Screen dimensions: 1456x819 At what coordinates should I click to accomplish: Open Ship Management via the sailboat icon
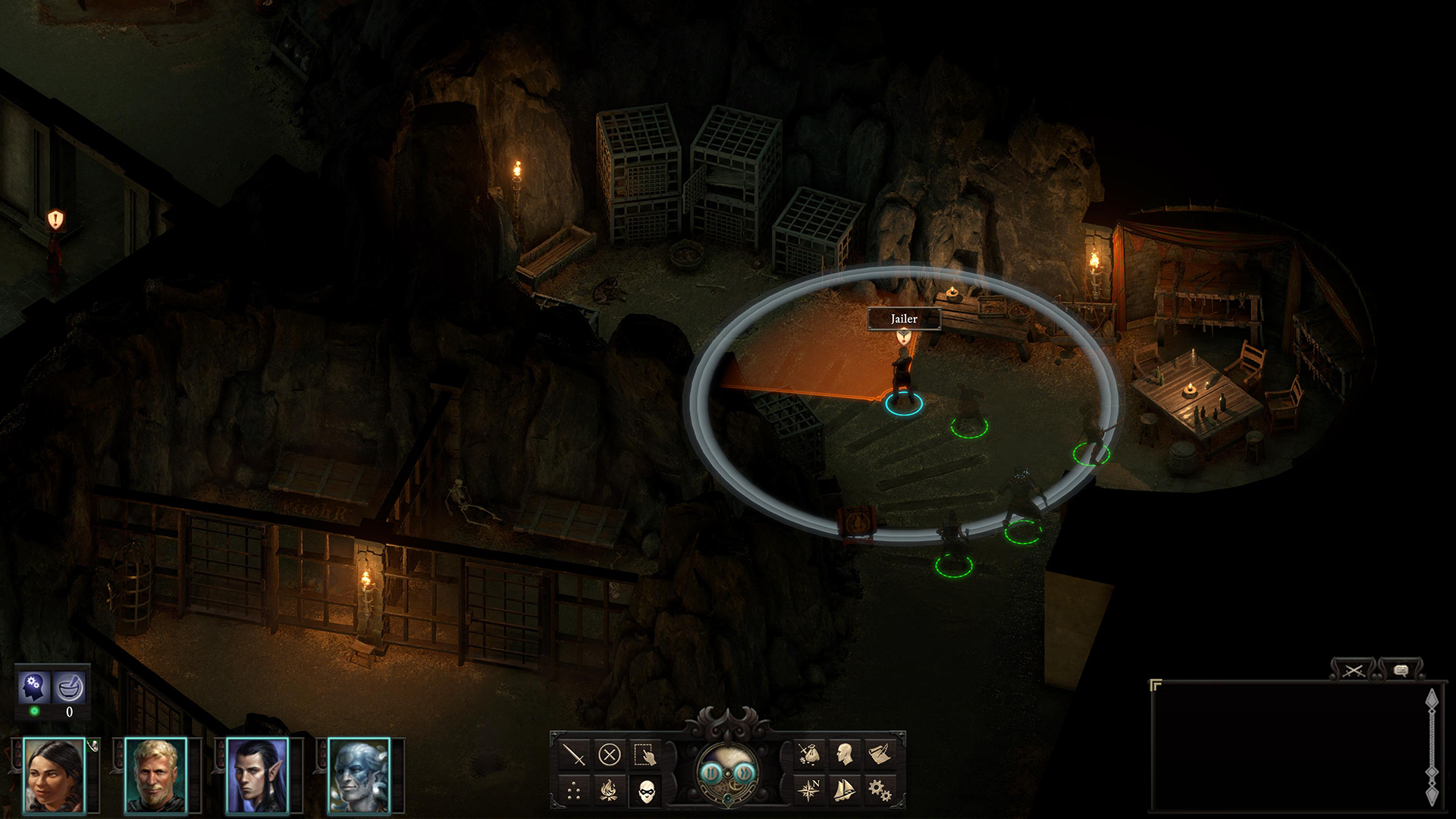point(845,791)
